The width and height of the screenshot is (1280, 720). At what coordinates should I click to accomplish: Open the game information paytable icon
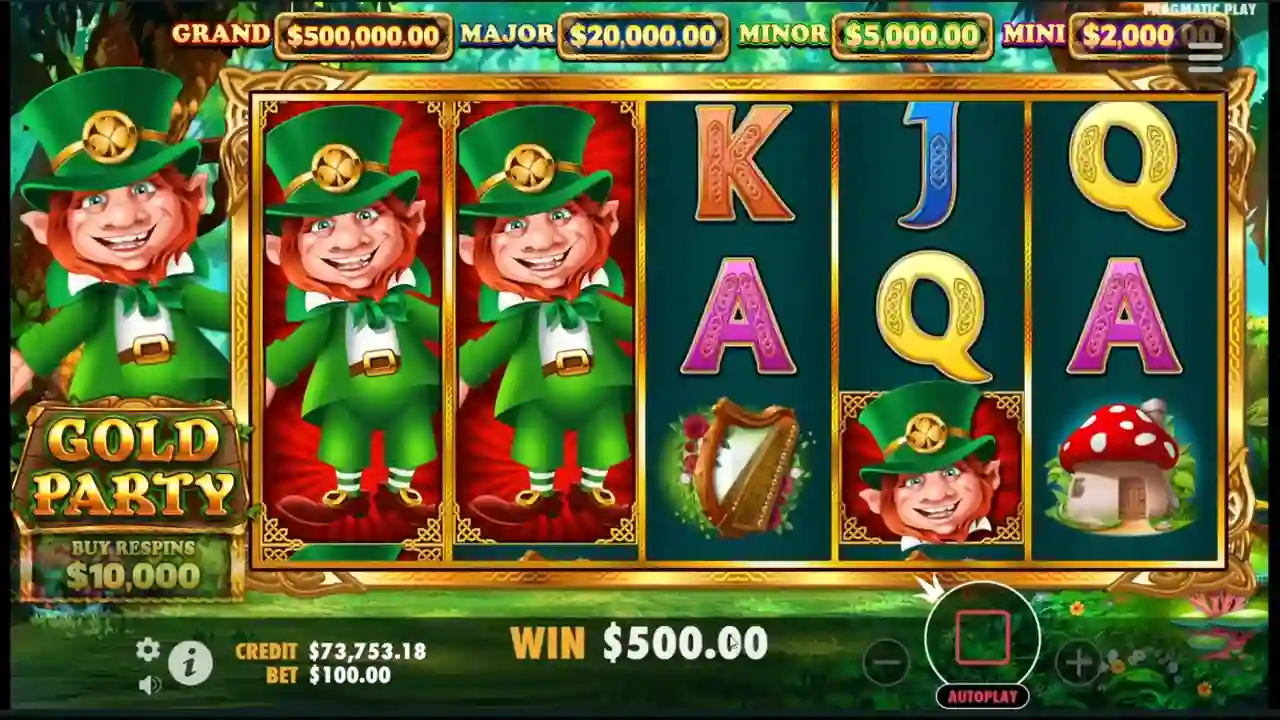point(192,662)
